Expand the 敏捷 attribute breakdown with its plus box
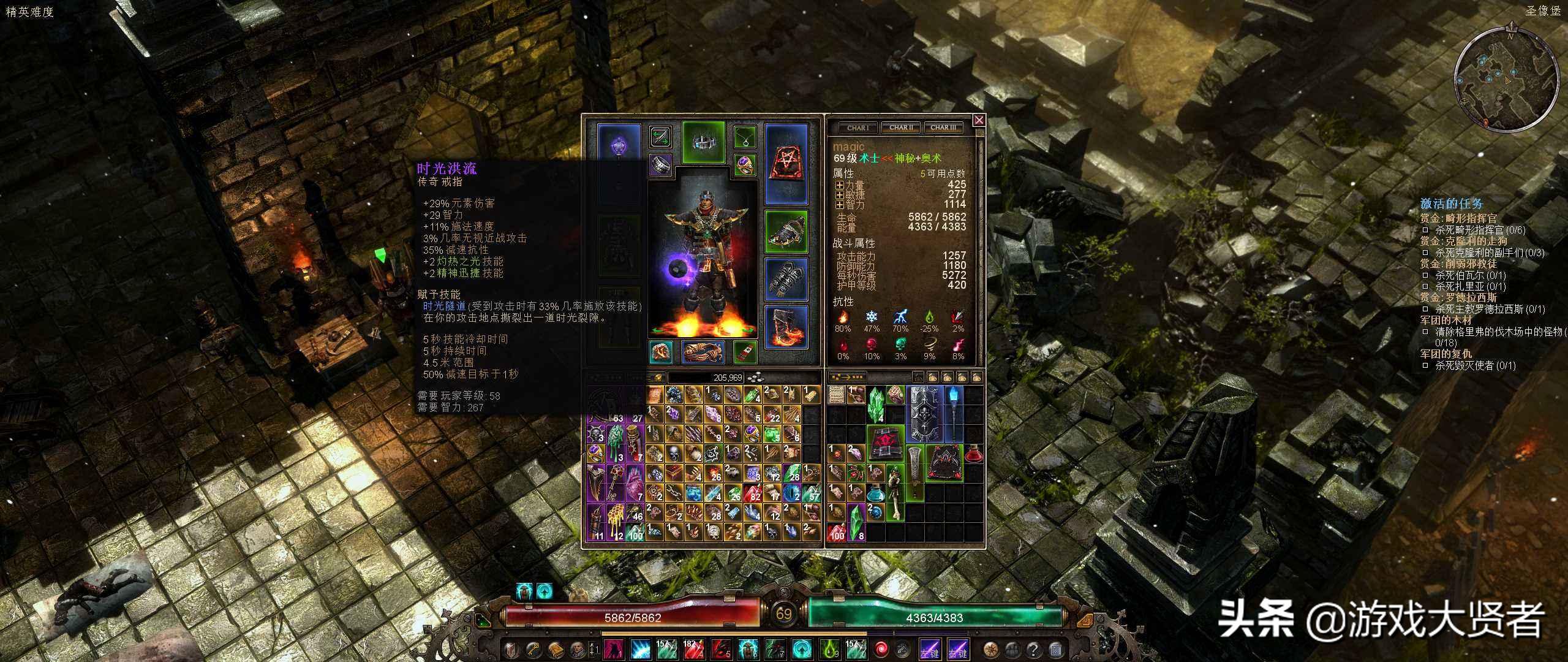The height and width of the screenshot is (662, 1568). tap(840, 196)
